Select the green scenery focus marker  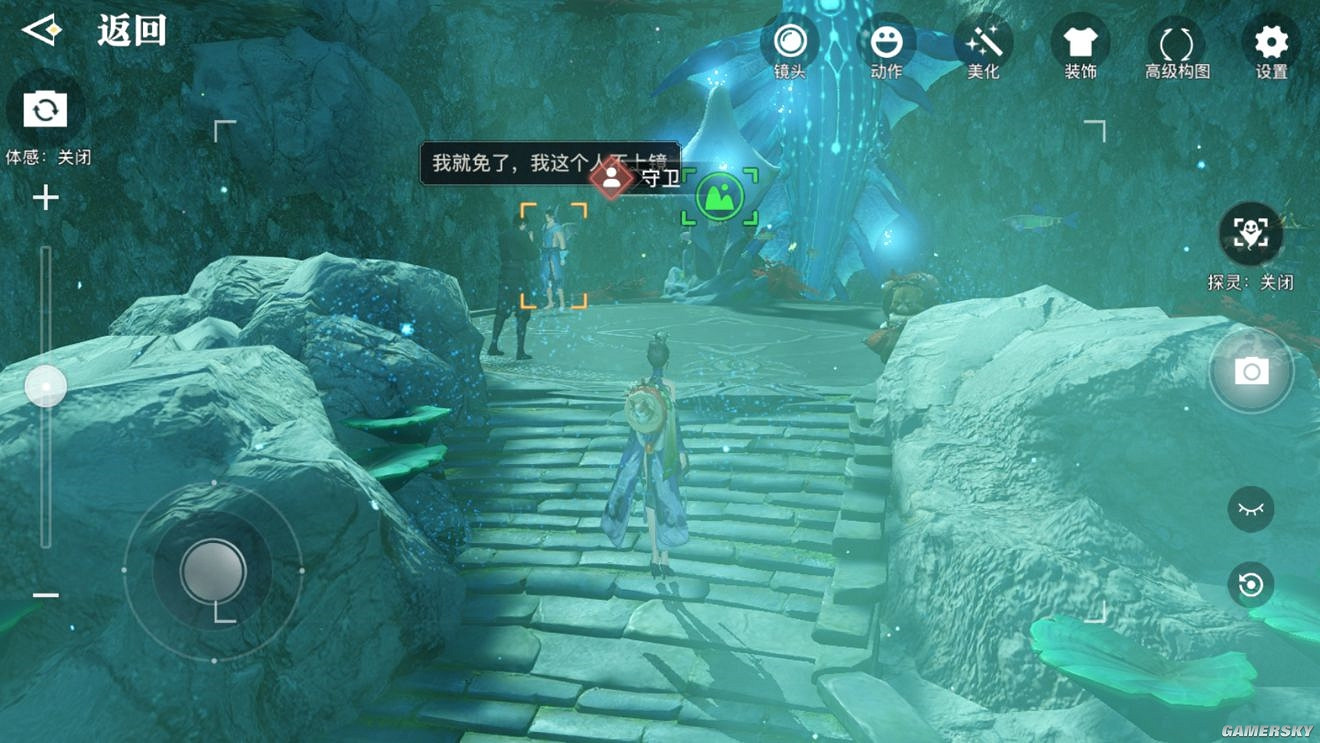coord(719,197)
